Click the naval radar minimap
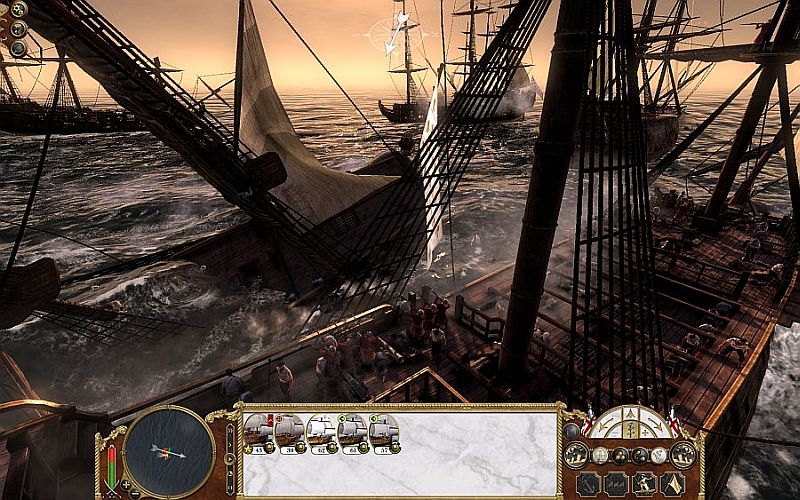Viewport: 800px width, 500px height. [169, 450]
